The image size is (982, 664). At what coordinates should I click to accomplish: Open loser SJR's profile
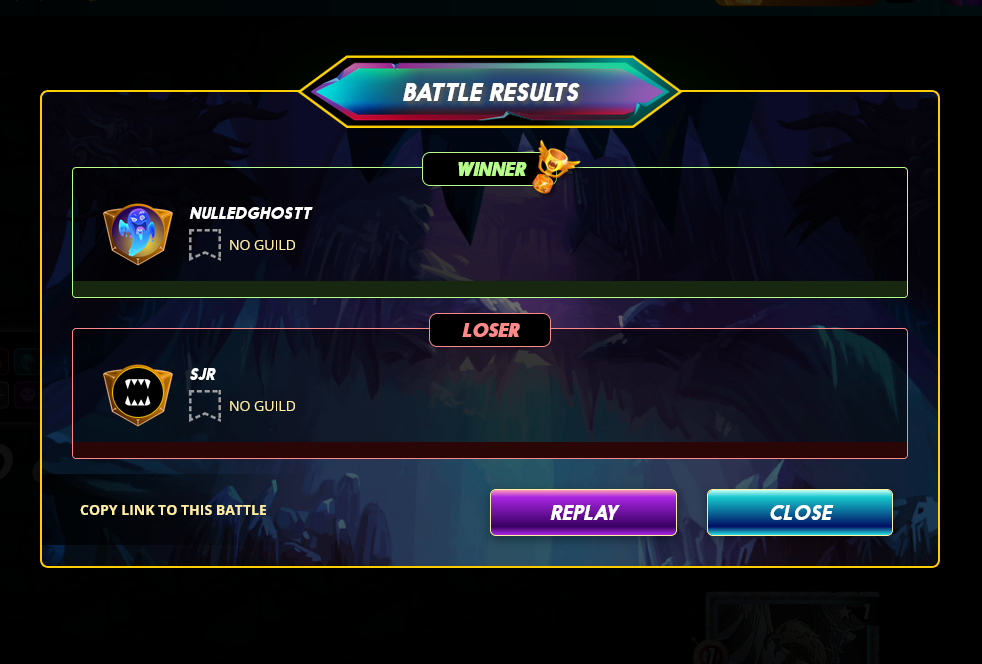pyautogui.click(x=203, y=374)
